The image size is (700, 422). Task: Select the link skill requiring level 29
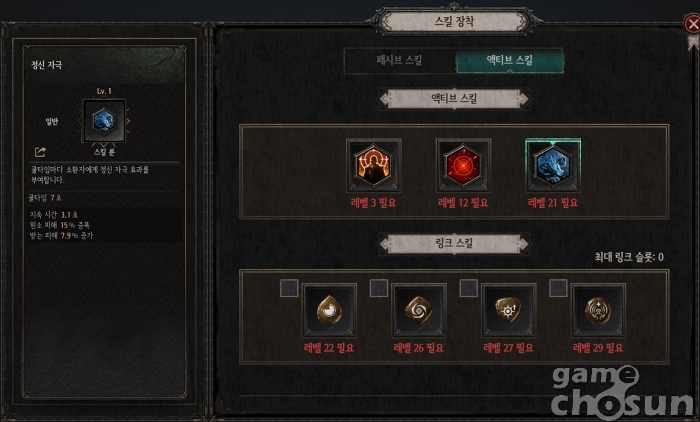pos(599,311)
